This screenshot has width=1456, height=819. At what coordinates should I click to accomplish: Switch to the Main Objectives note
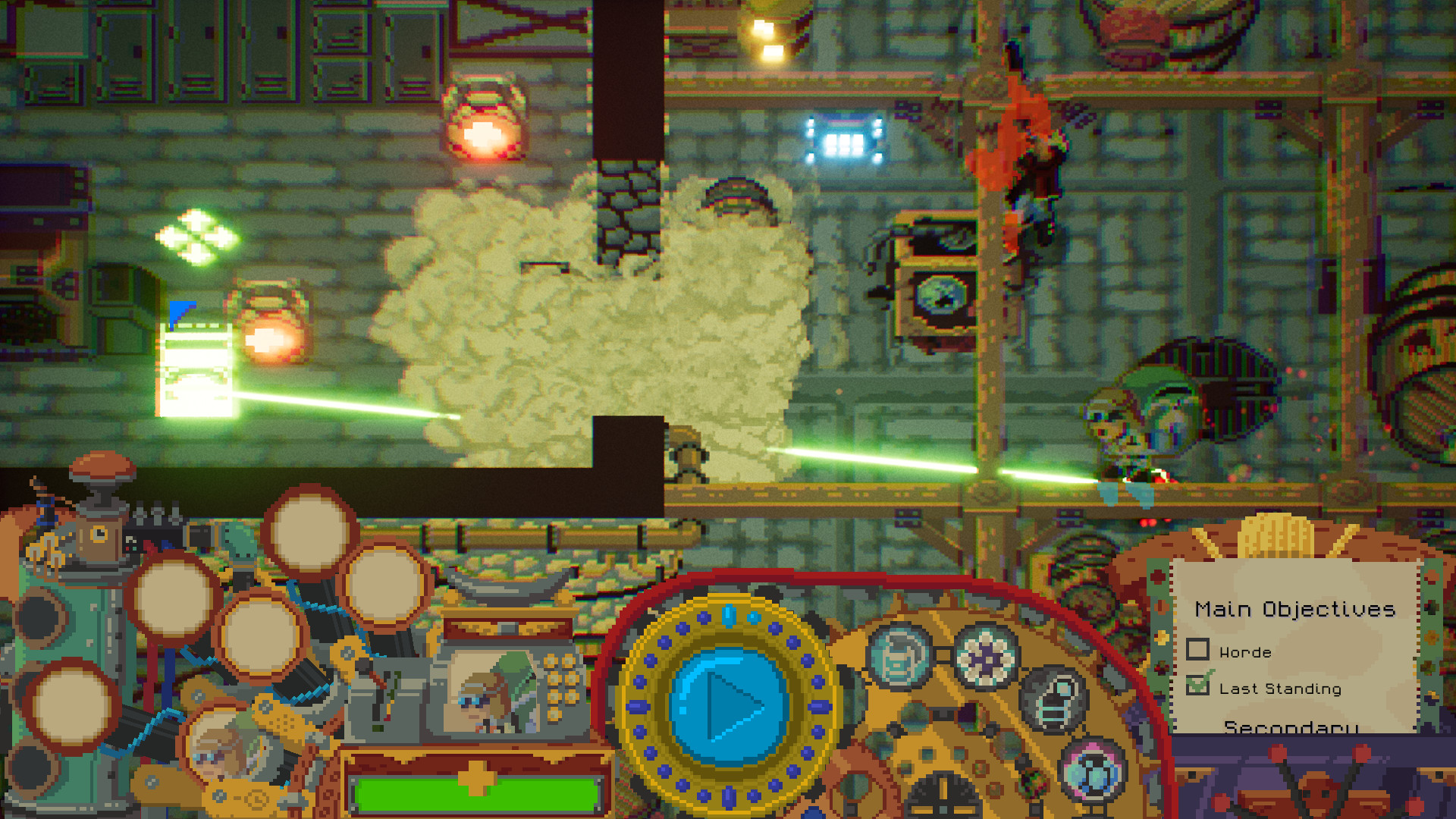click(x=1297, y=608)
